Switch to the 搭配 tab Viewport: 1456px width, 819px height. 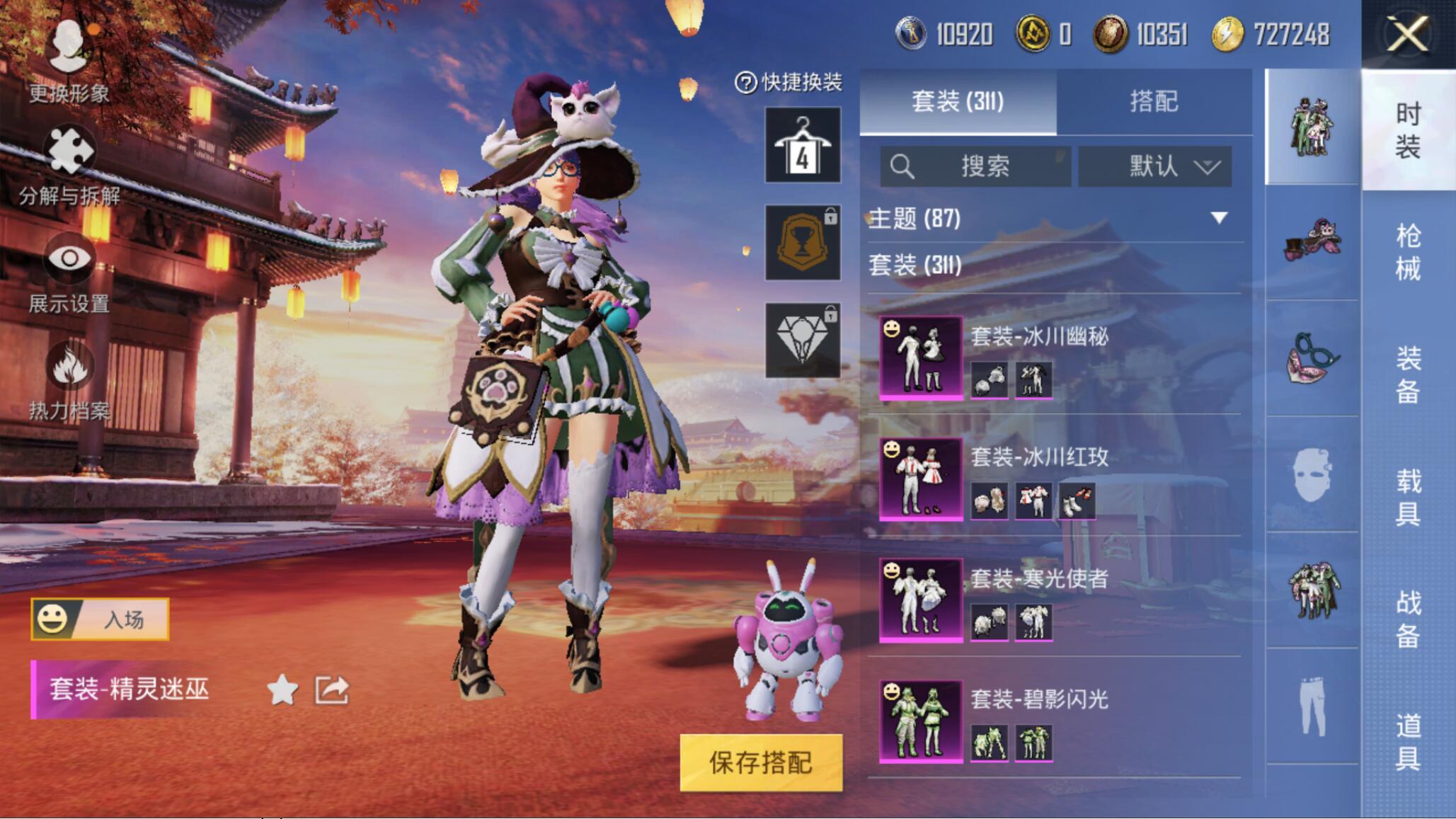click(x=1154, y=102)
